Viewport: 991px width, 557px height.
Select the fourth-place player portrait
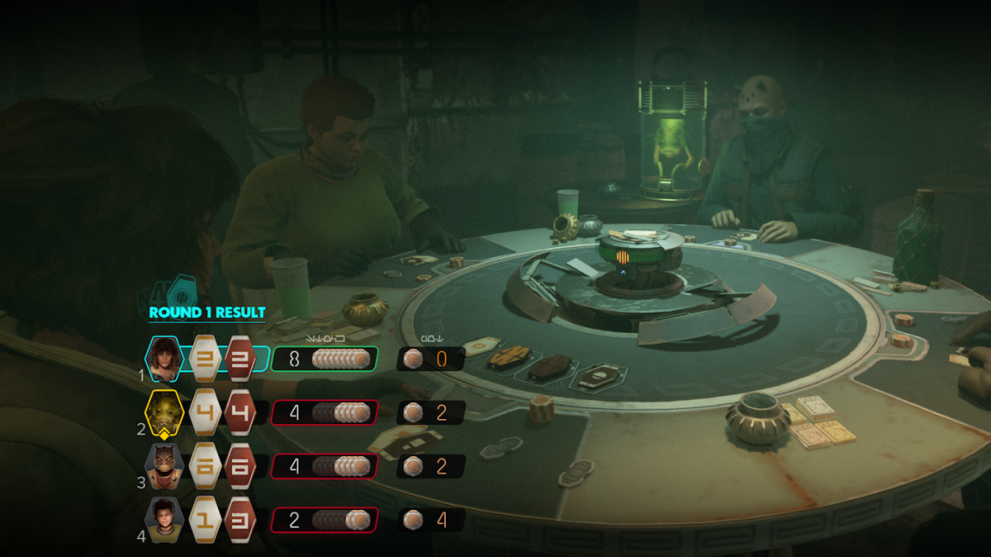(x=165, y=519)
